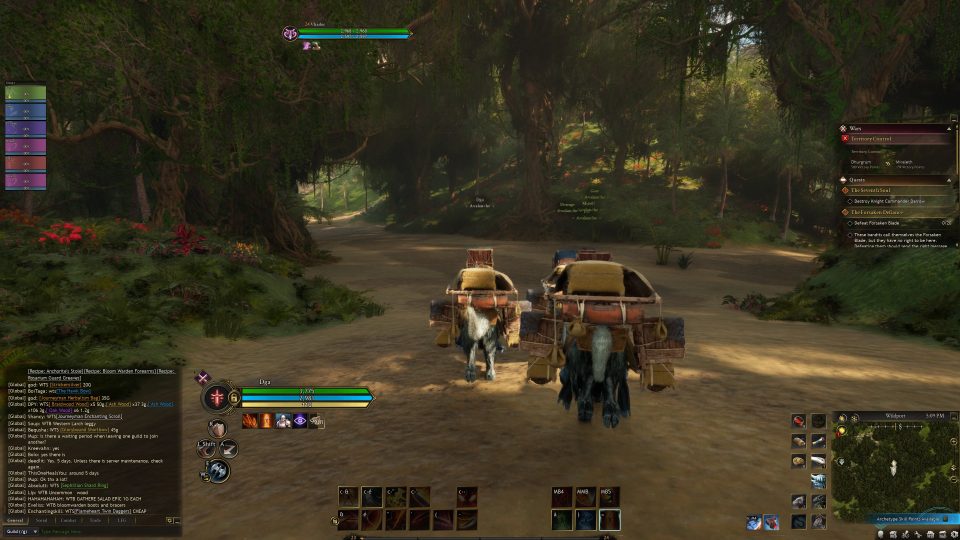Activate the double-bladed axe weapon skill
Screen dimensions: 960x540
coord(219,470)
